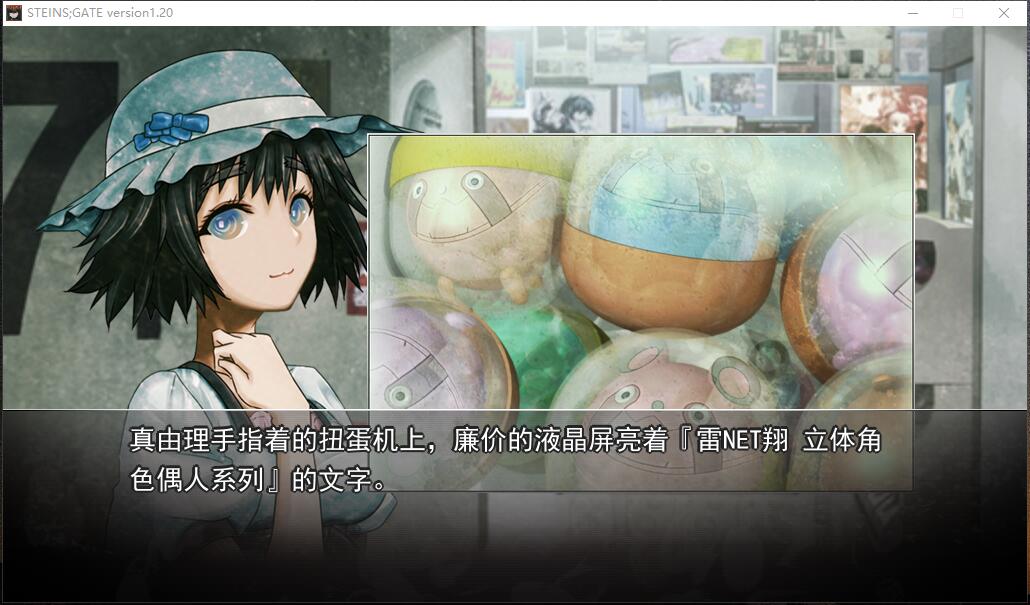
Task: Close the STEINS;GATE game window
Action: point(1003,13)
